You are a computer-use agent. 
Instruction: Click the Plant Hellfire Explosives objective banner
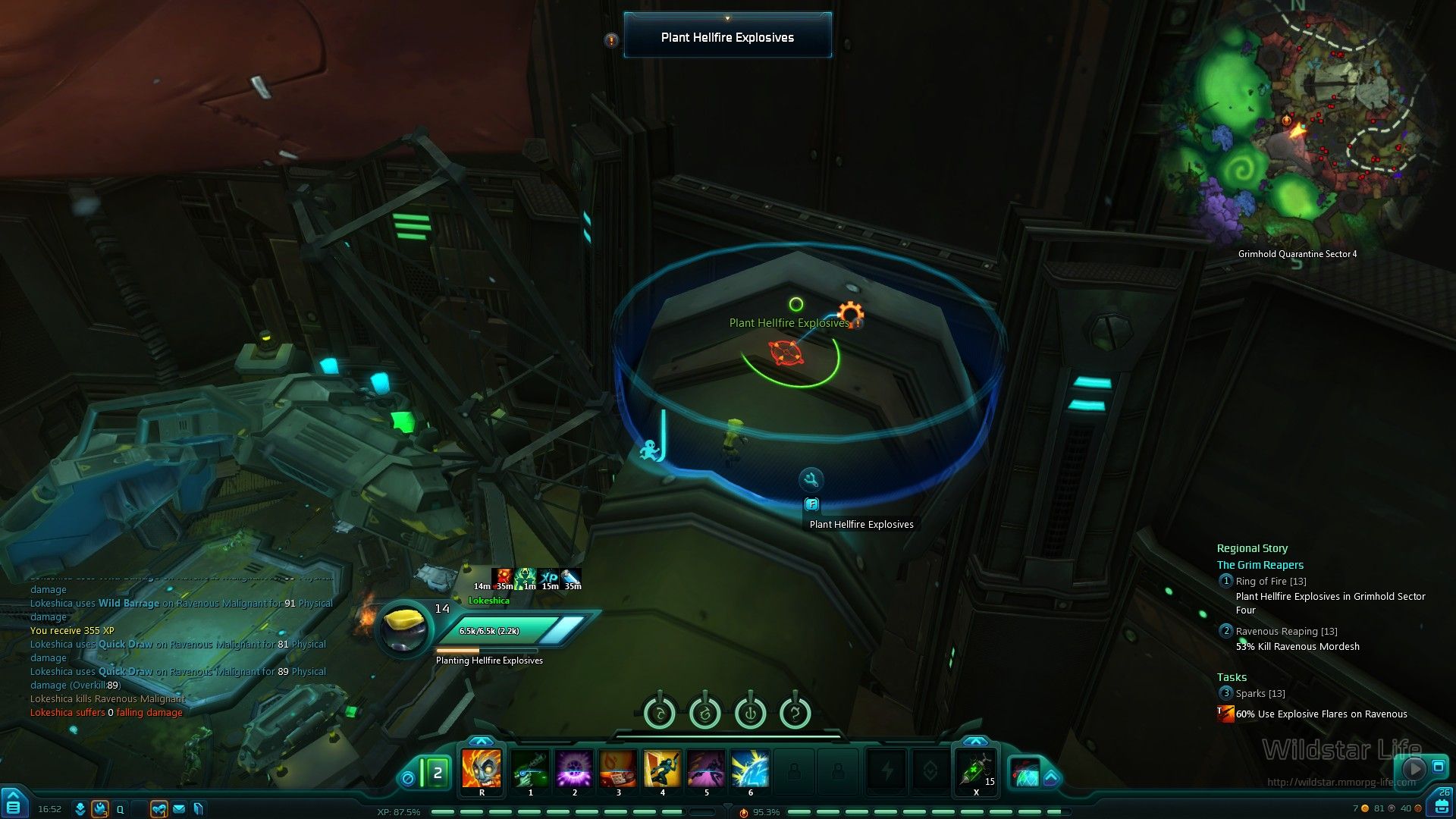click(x=727, y=37)
